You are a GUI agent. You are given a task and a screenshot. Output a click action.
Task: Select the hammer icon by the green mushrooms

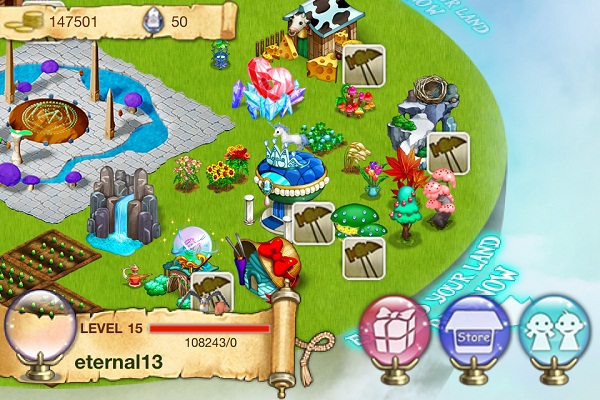click(364, 257)
